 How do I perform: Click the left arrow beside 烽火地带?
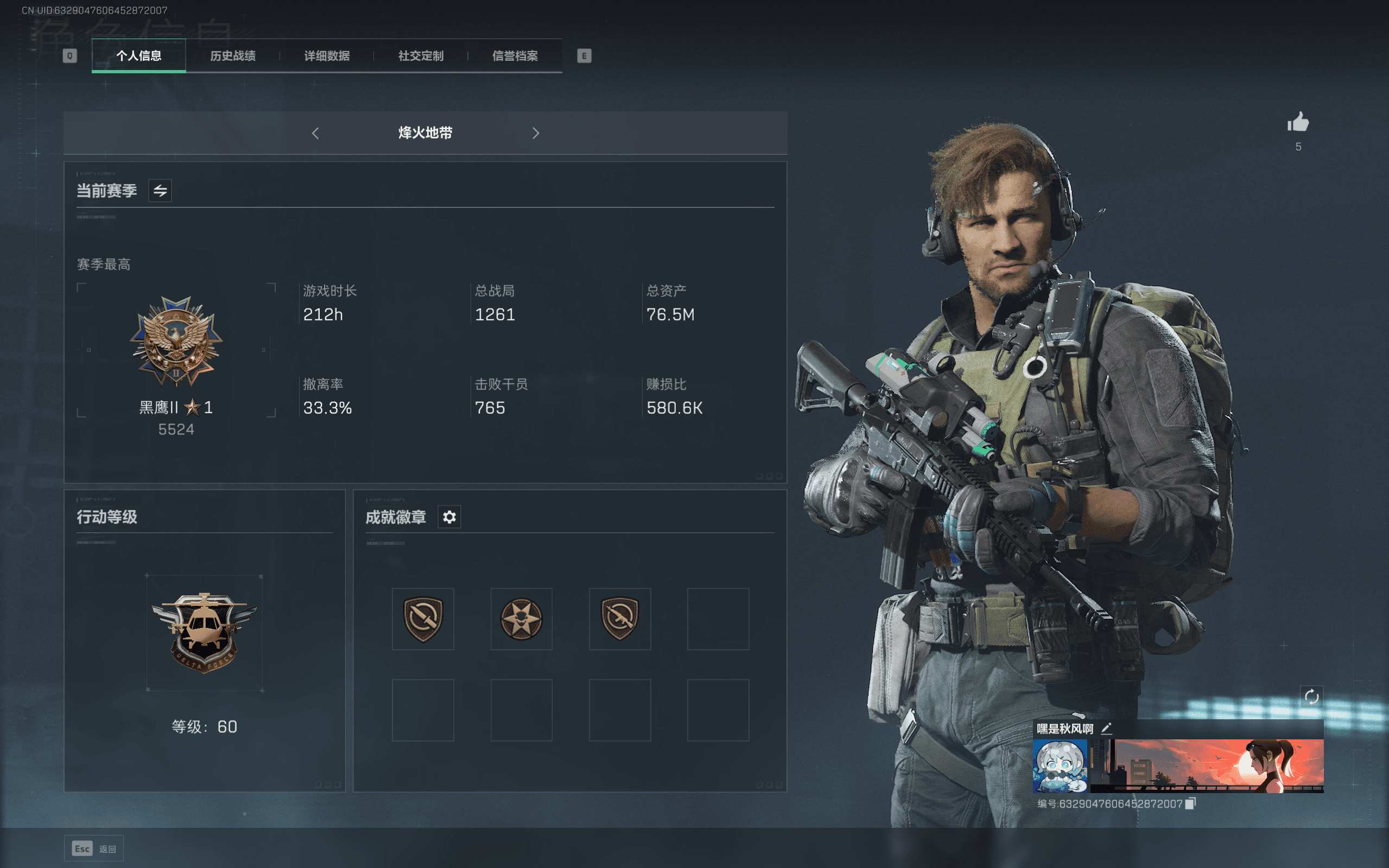pos(315,133)
